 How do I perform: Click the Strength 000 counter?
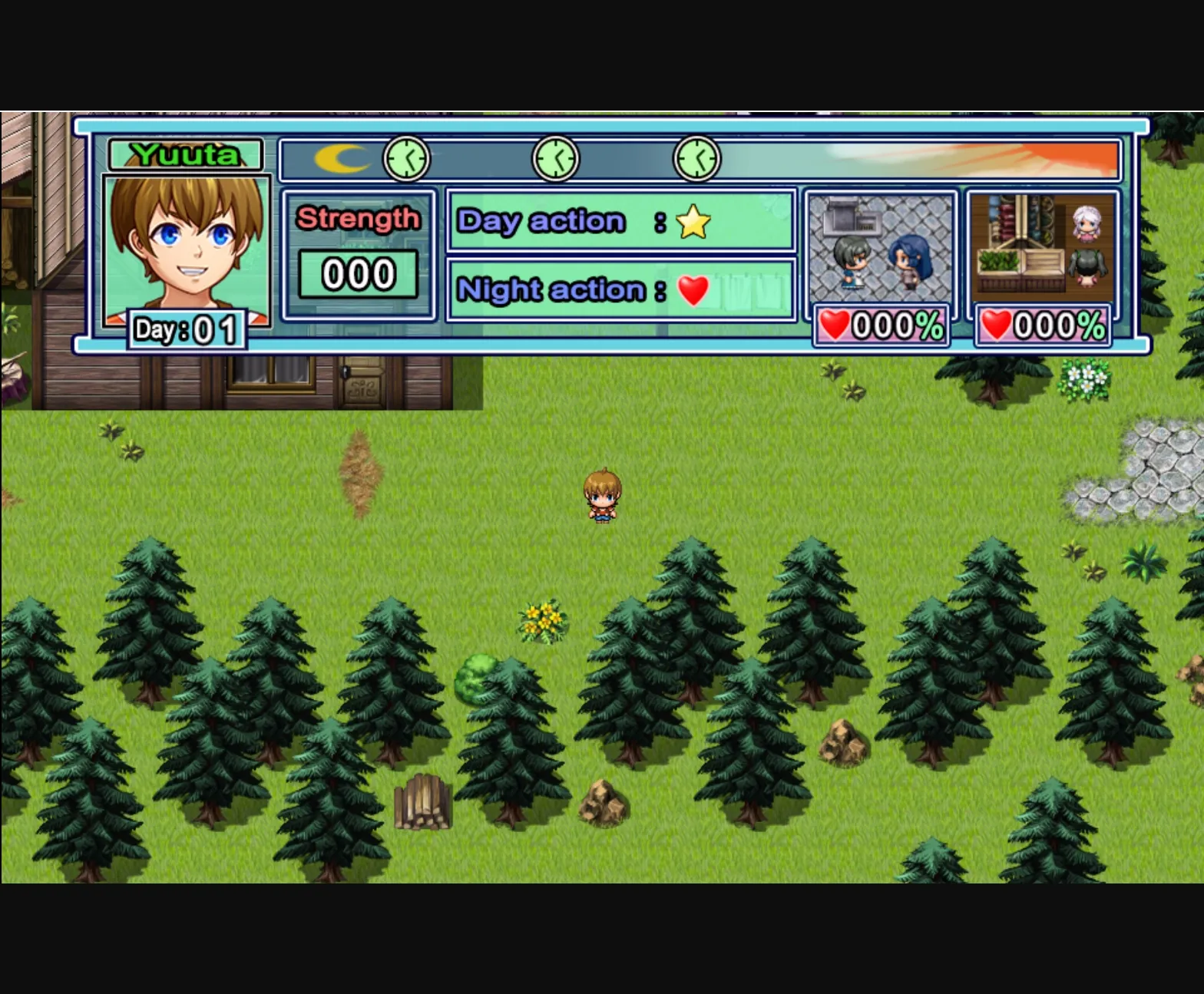pos(358,273)
